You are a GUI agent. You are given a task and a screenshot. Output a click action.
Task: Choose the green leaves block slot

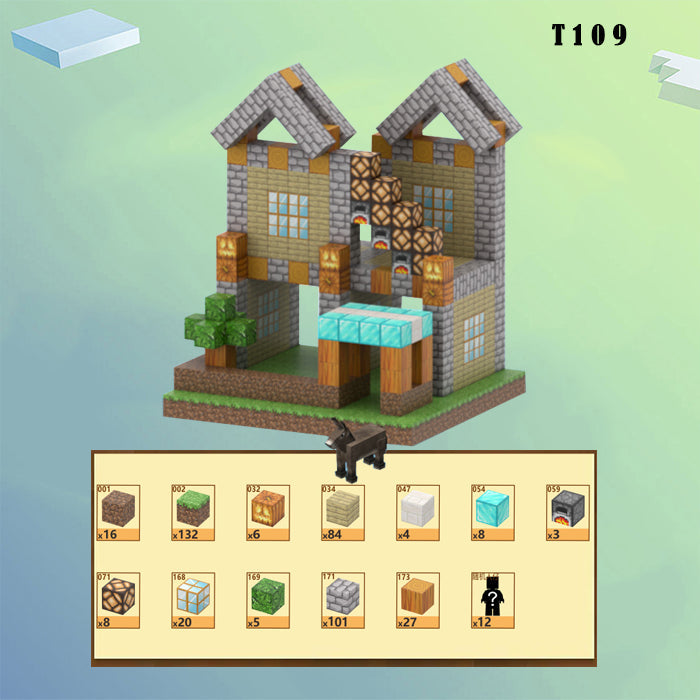click(x=268, y=597)
